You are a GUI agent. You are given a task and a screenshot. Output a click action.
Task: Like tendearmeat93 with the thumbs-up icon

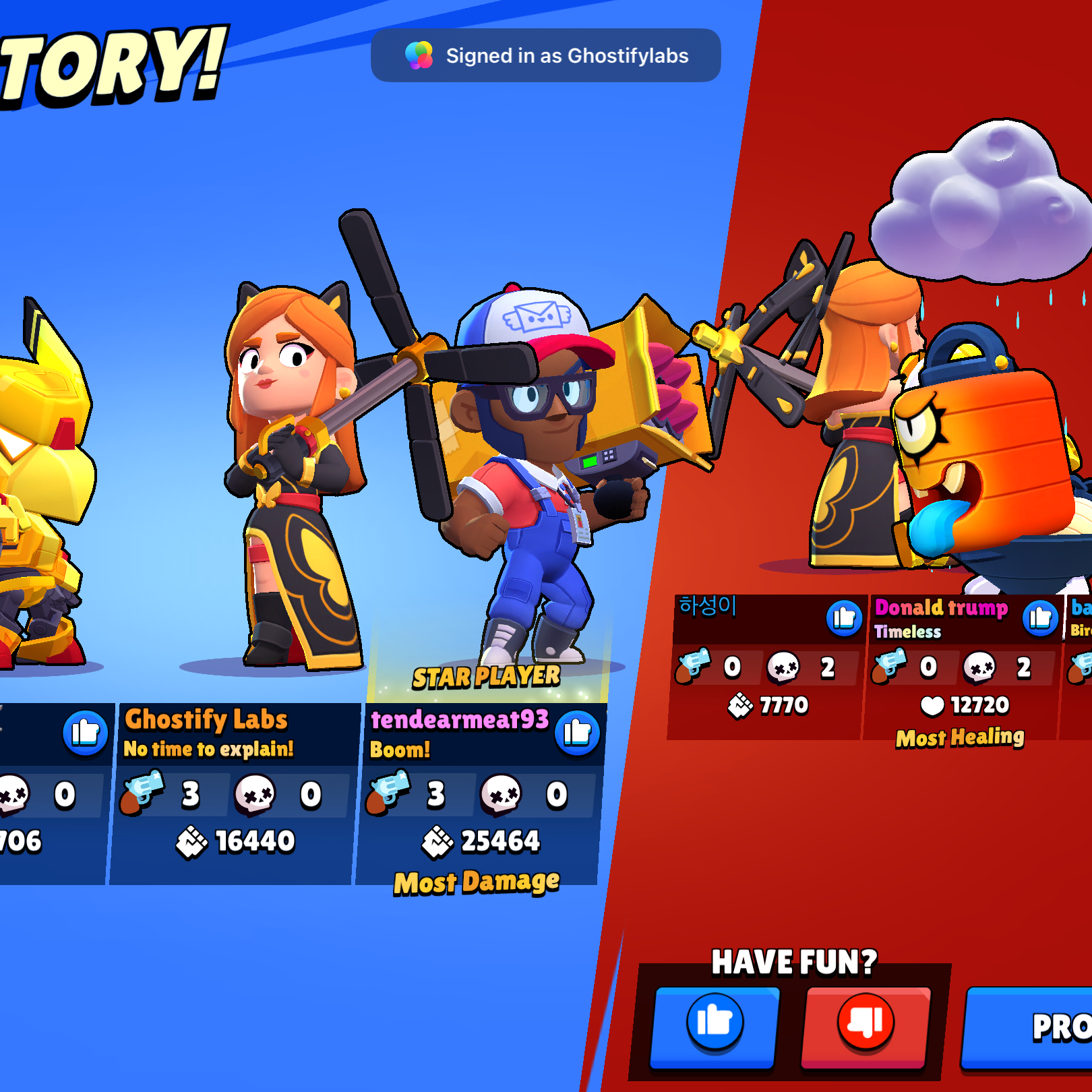(577, 733)
